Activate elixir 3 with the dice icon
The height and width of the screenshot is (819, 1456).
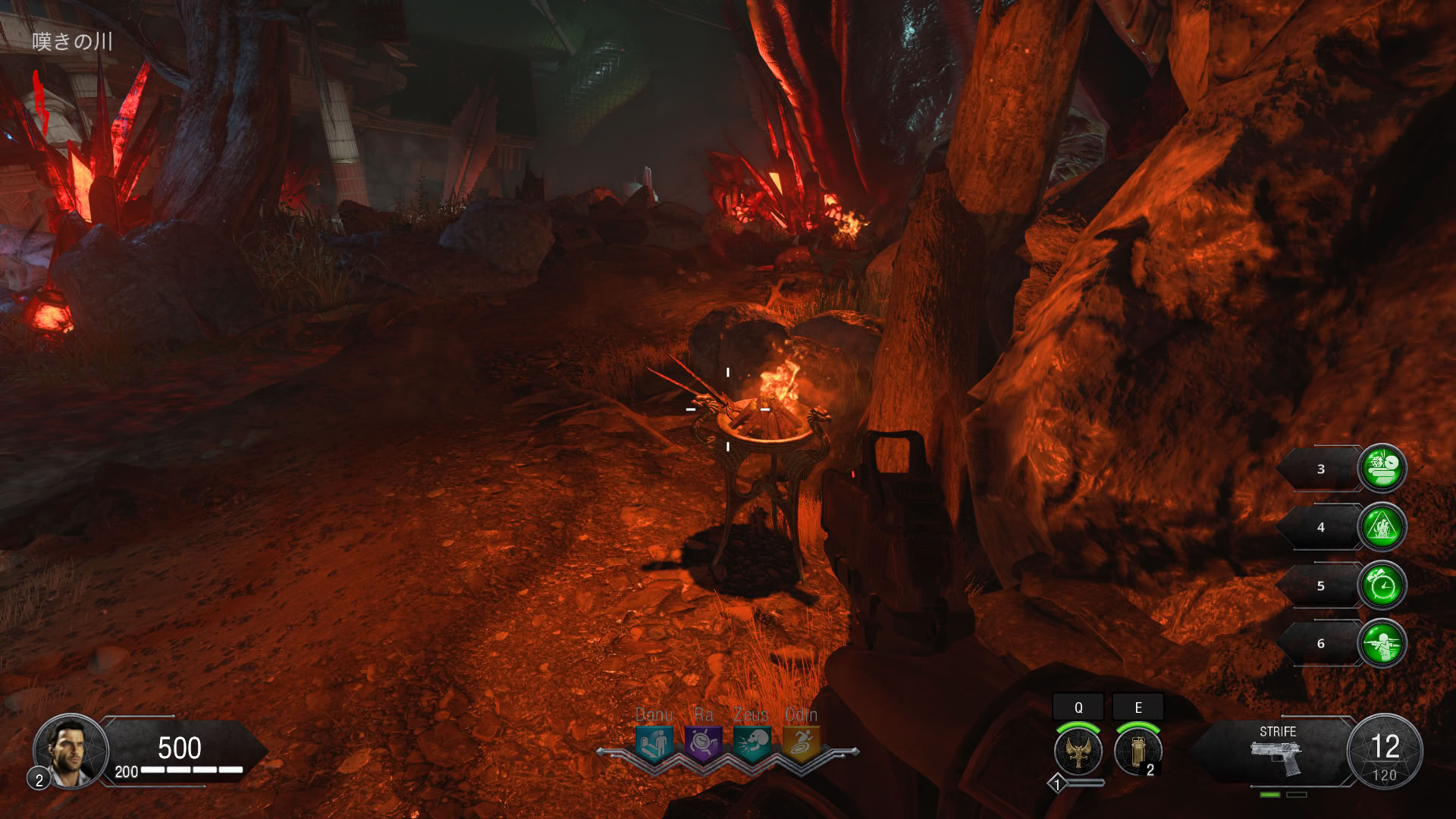(1382, 469)
